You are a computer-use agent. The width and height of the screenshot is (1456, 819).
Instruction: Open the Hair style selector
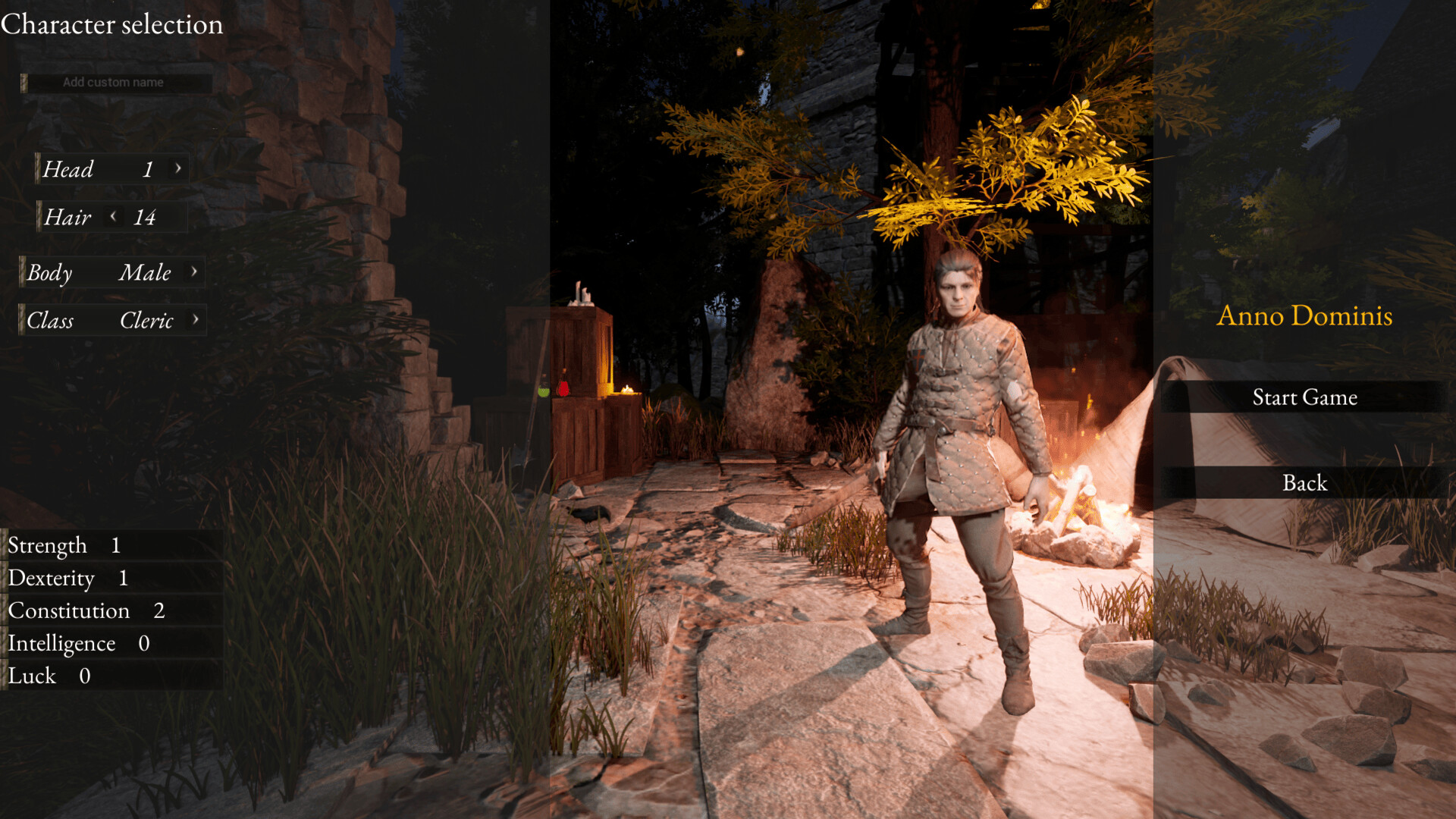[x=91, y=218]
